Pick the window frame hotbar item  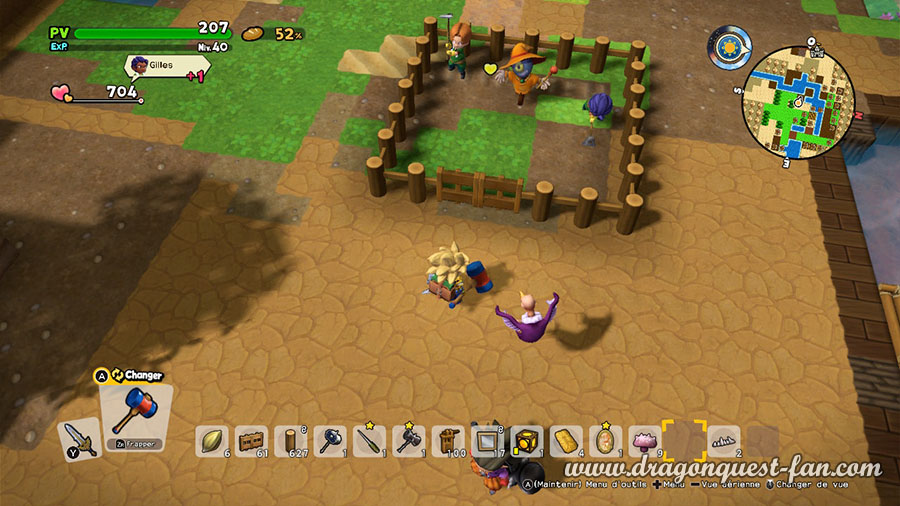487,441
